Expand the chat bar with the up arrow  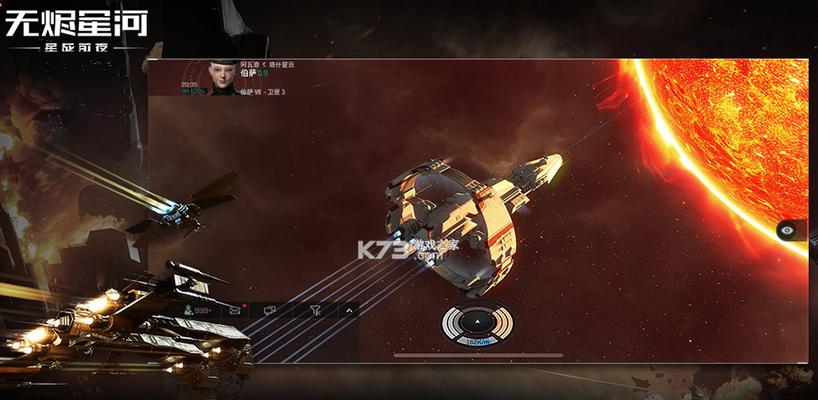(349, 311)
